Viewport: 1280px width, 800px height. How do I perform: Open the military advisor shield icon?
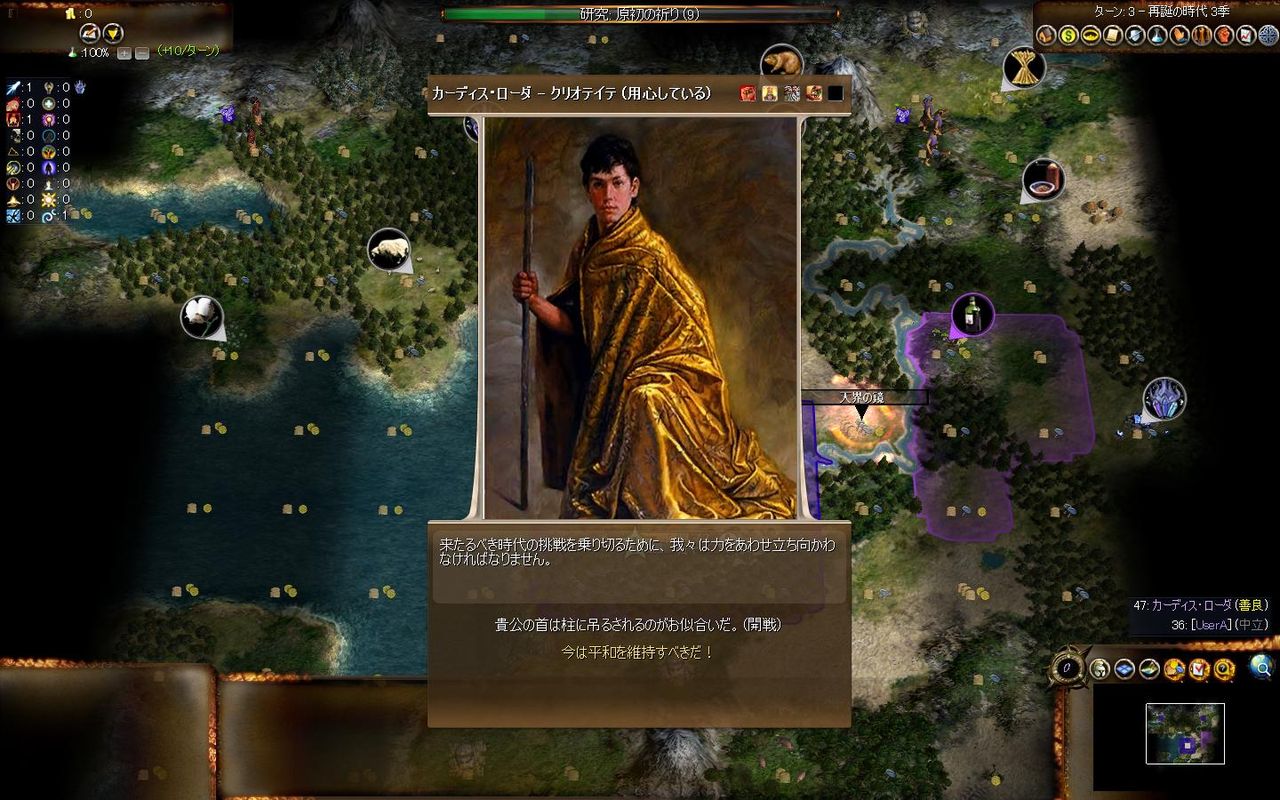coord(1134,33)
